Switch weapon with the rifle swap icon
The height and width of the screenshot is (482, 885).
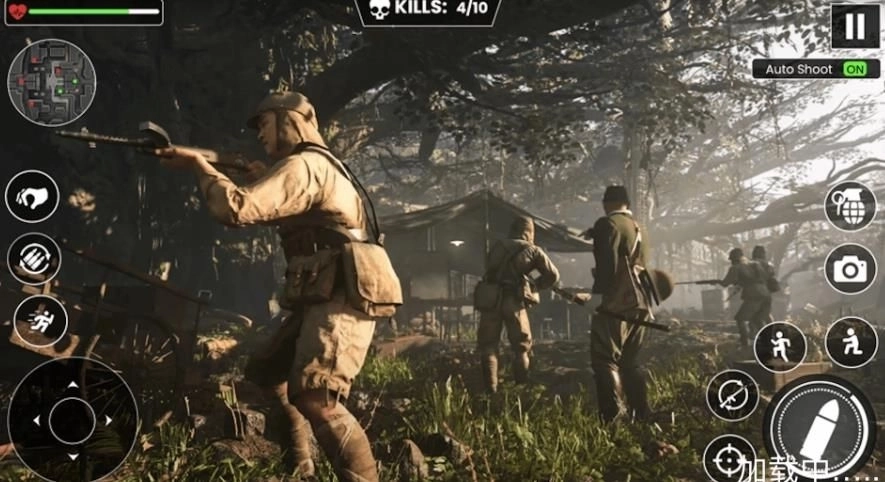click(732, 395)
